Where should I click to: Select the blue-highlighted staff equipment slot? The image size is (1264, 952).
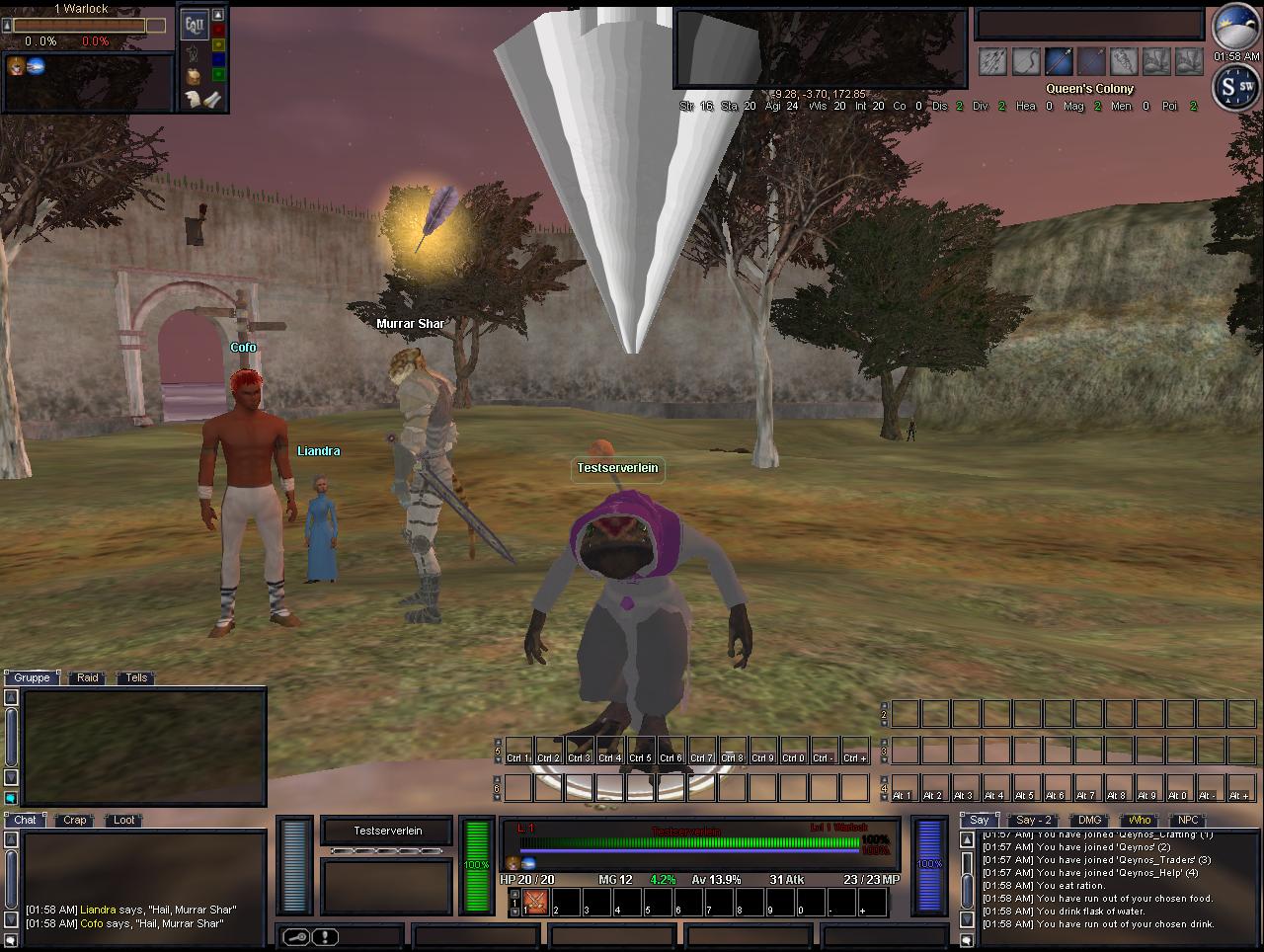(x=1059, y=61)
